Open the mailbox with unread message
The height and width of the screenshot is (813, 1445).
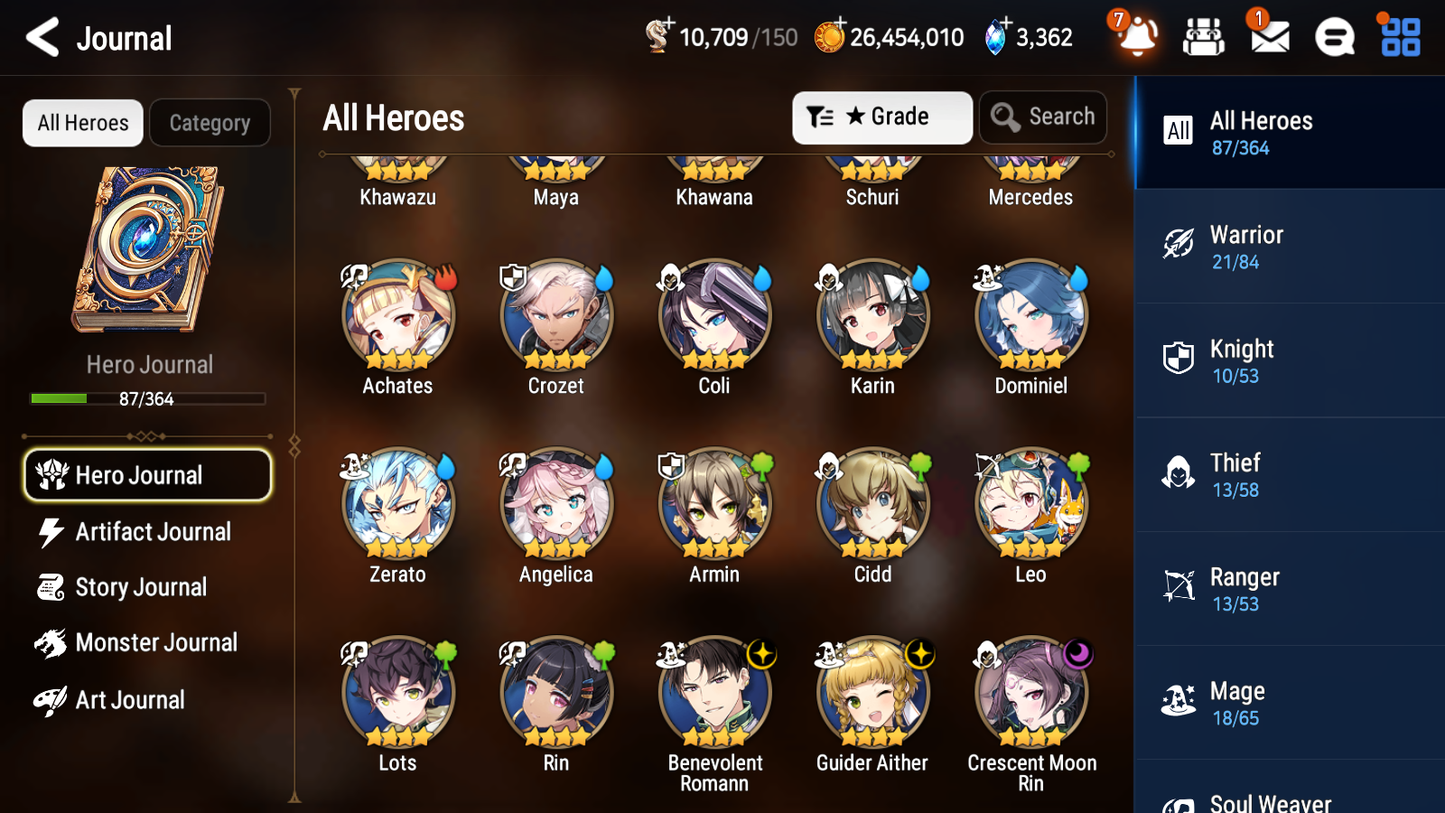point(1268,36)
